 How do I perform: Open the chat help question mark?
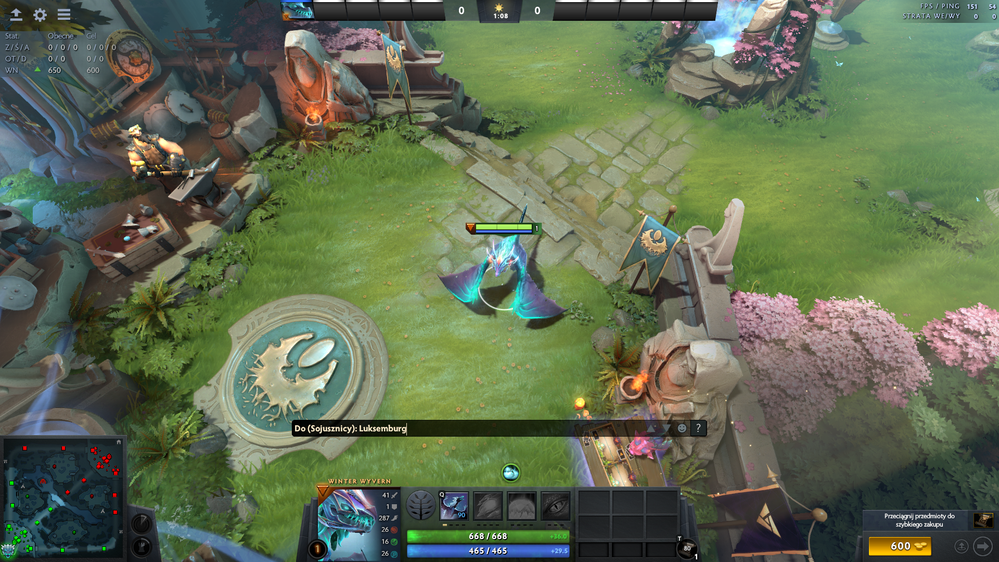699,428
